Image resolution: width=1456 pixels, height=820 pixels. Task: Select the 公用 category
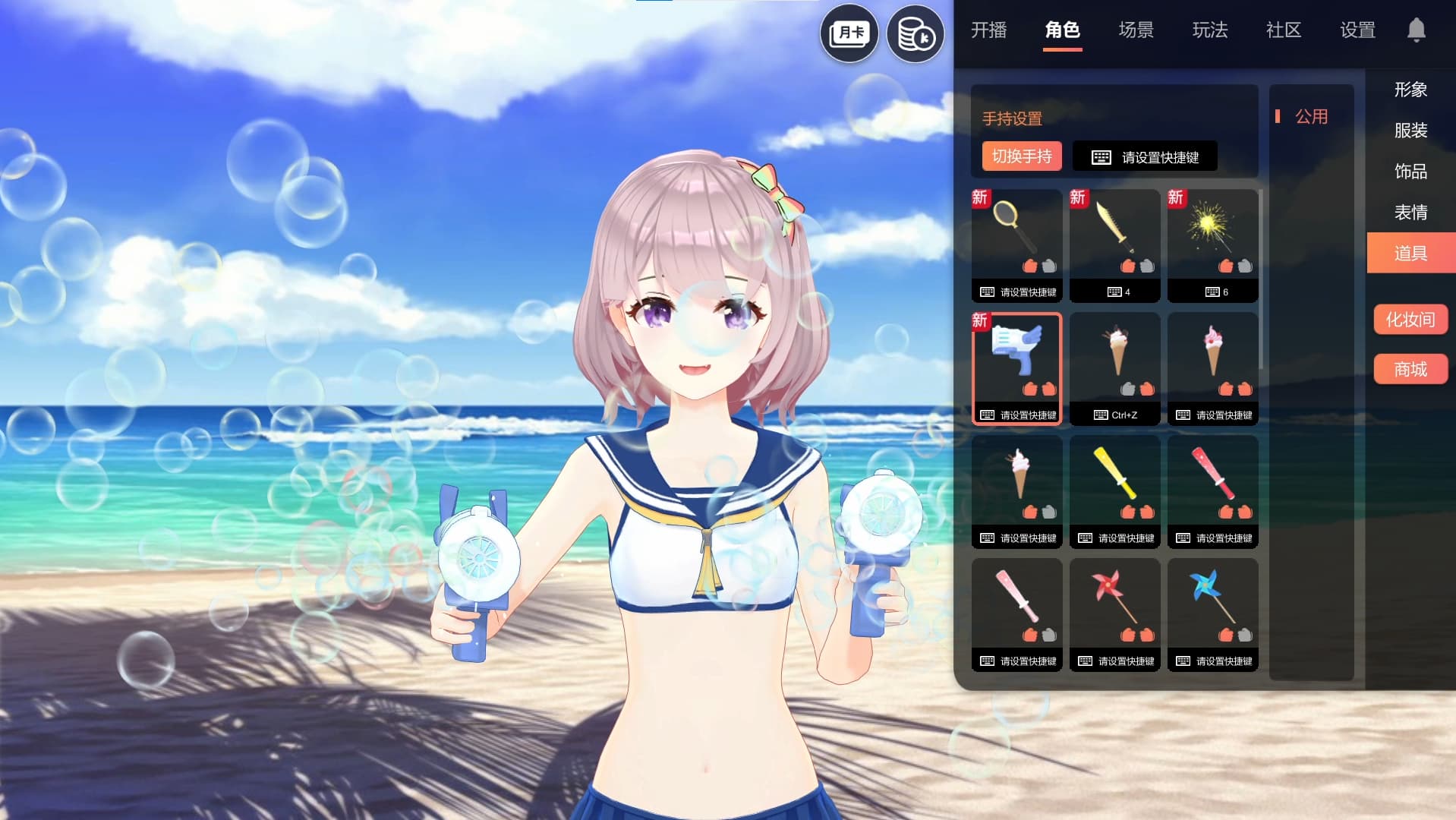pyautogui.click(x=1311, y=117)
